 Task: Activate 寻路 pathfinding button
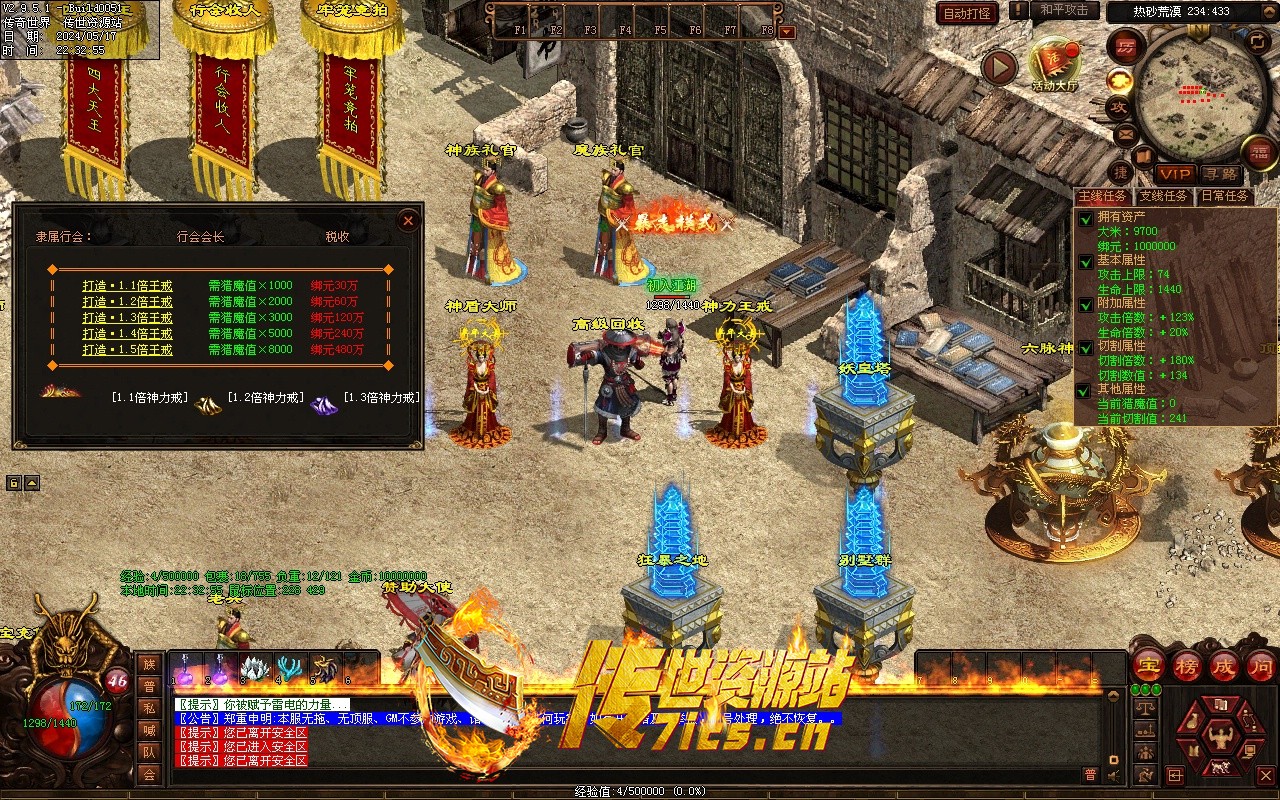pos(1219,174)
